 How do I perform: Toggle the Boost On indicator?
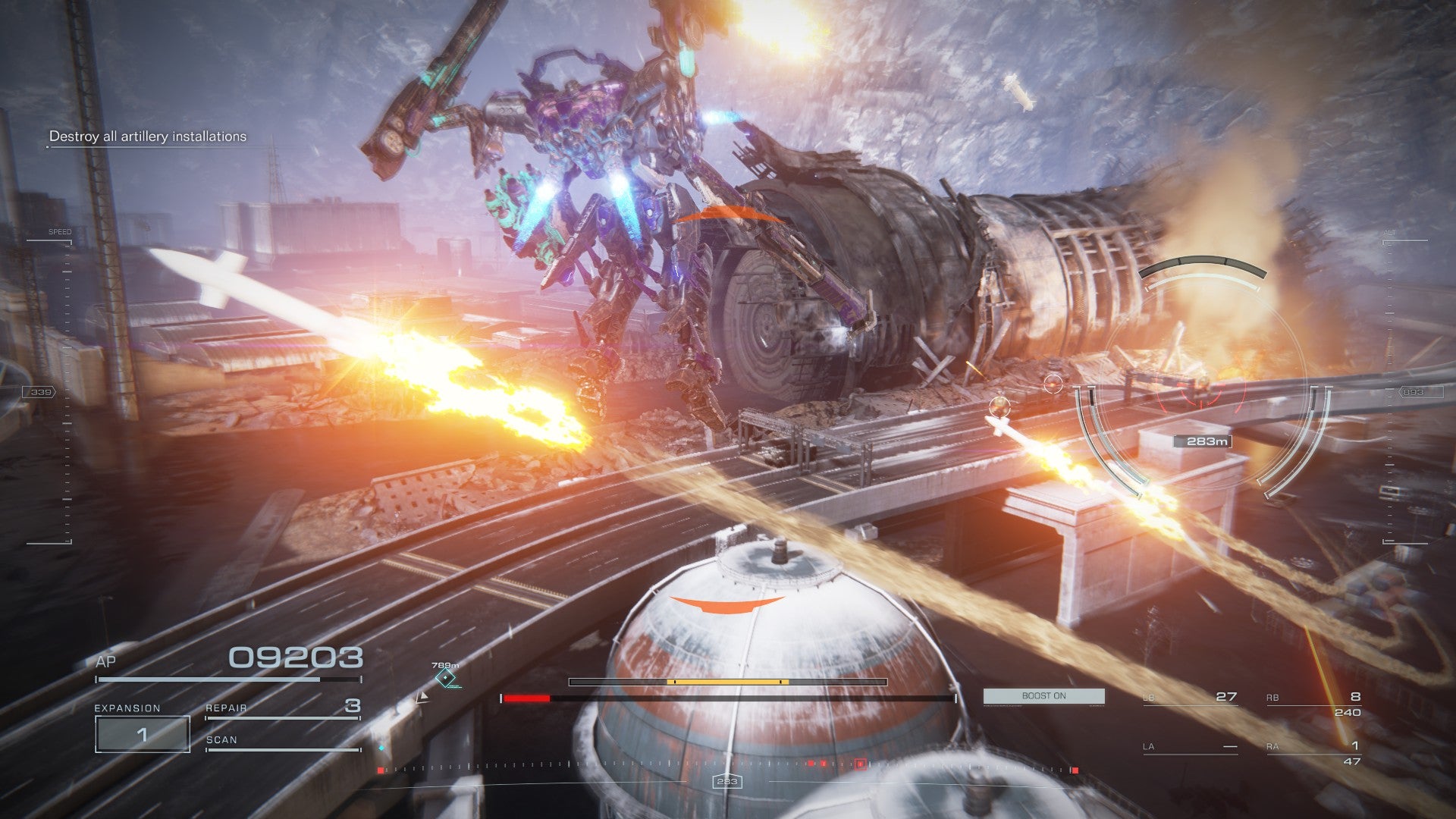point(1043,696)
